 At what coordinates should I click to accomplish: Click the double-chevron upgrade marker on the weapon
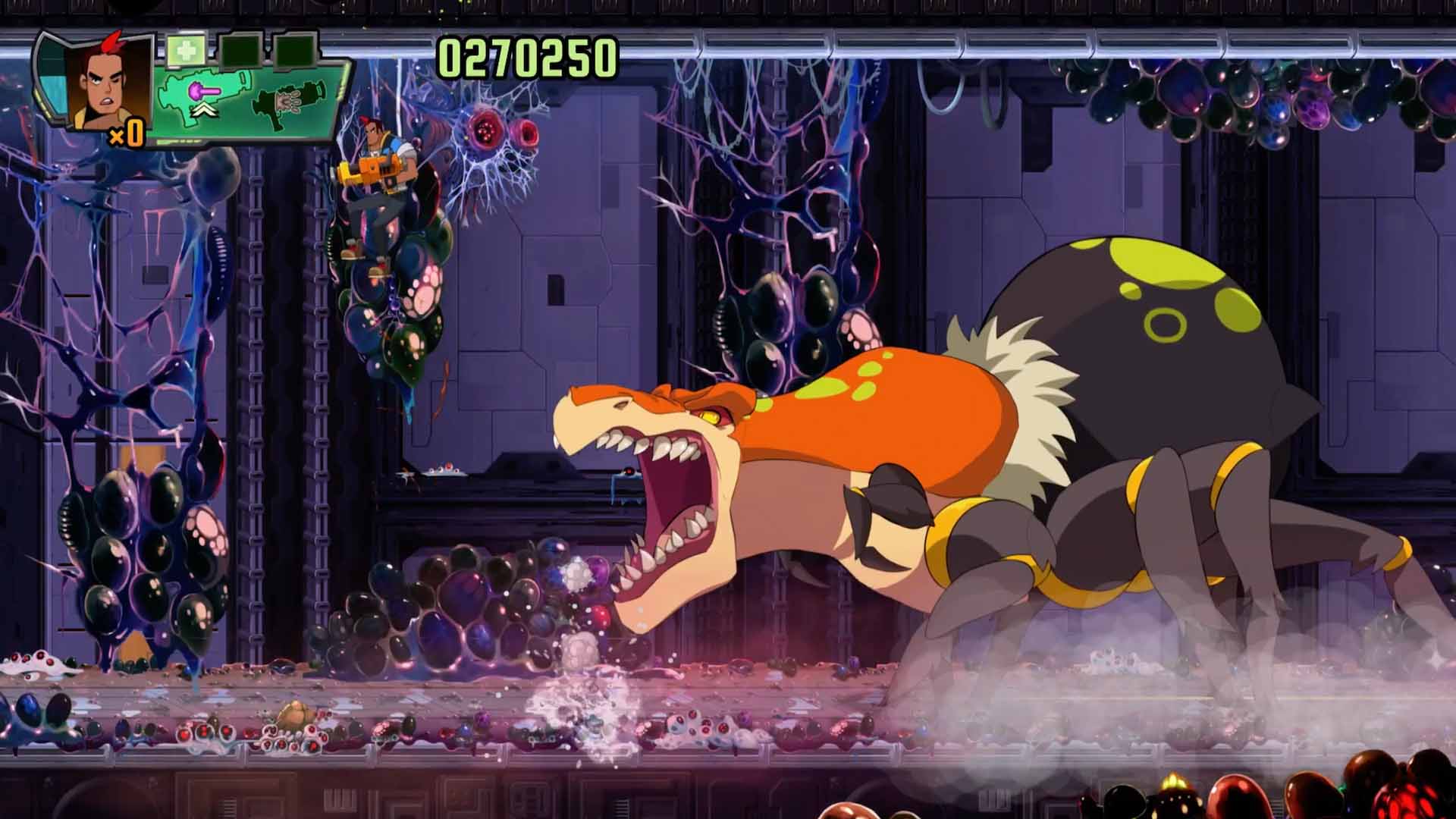[205, 110]
